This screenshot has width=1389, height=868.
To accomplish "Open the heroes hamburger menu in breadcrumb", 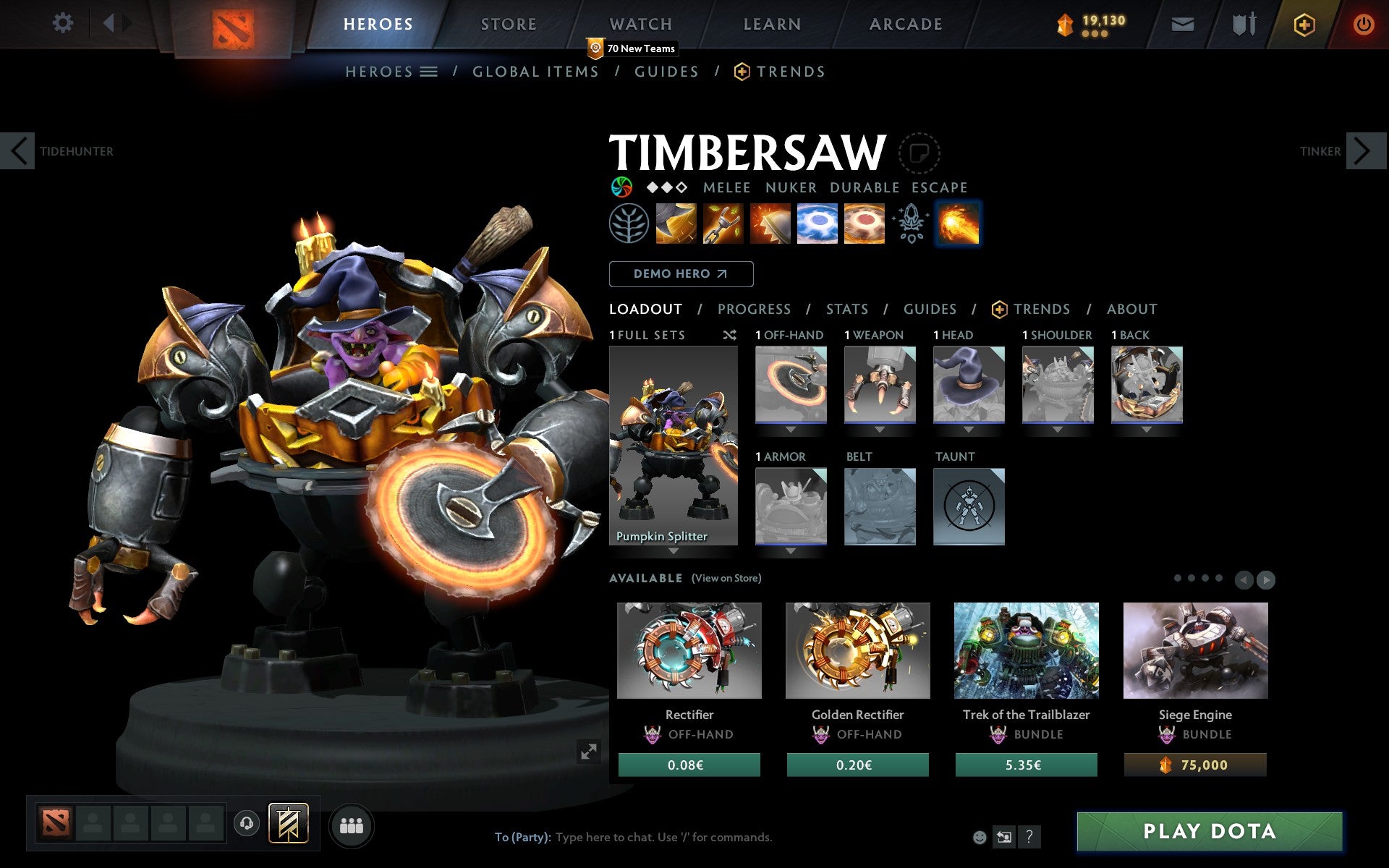I will click(x=429, y=72).
